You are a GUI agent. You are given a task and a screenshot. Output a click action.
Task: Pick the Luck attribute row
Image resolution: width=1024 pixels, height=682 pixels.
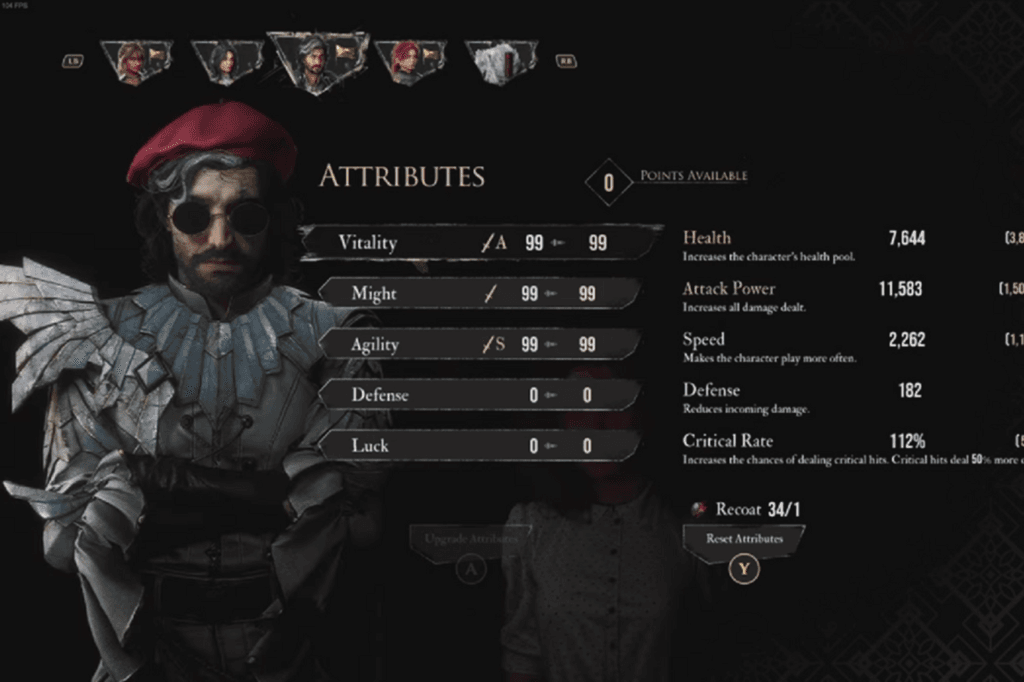480,446
